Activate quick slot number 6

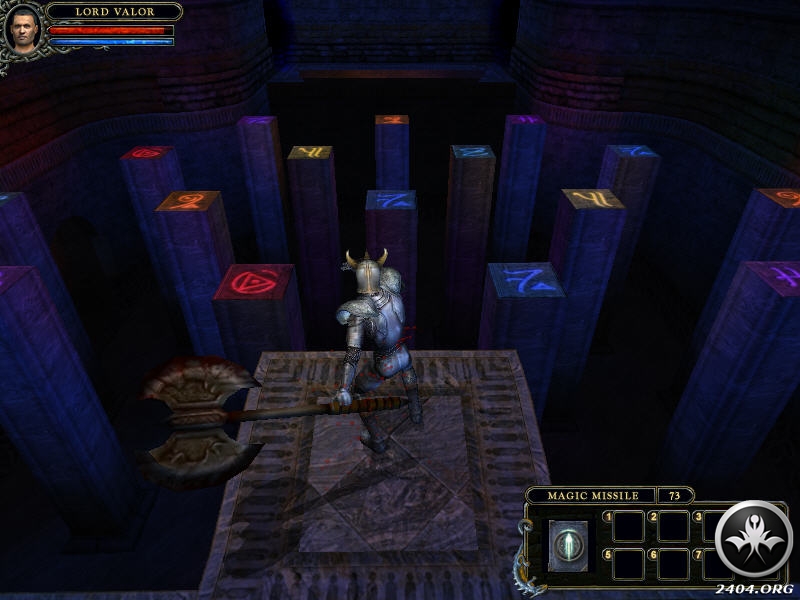(x=673, y=563)
